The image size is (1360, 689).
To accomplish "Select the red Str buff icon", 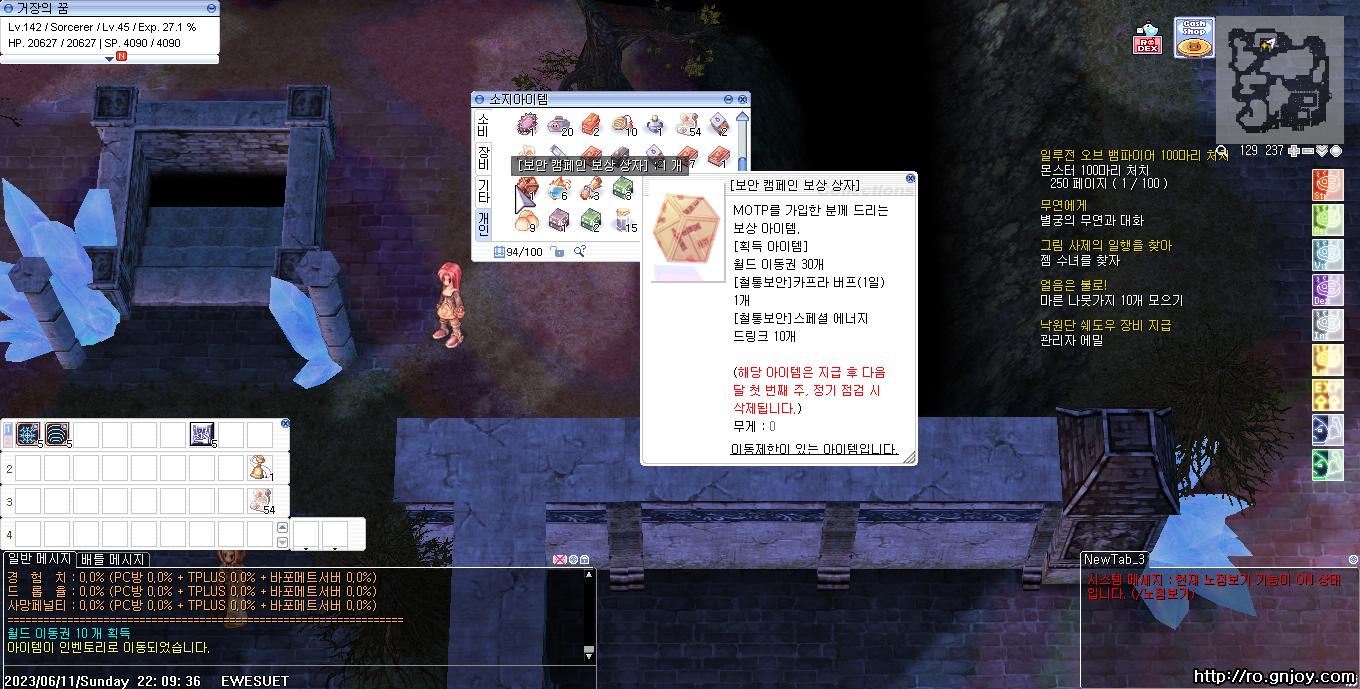I will click(x=1327, y=185).
